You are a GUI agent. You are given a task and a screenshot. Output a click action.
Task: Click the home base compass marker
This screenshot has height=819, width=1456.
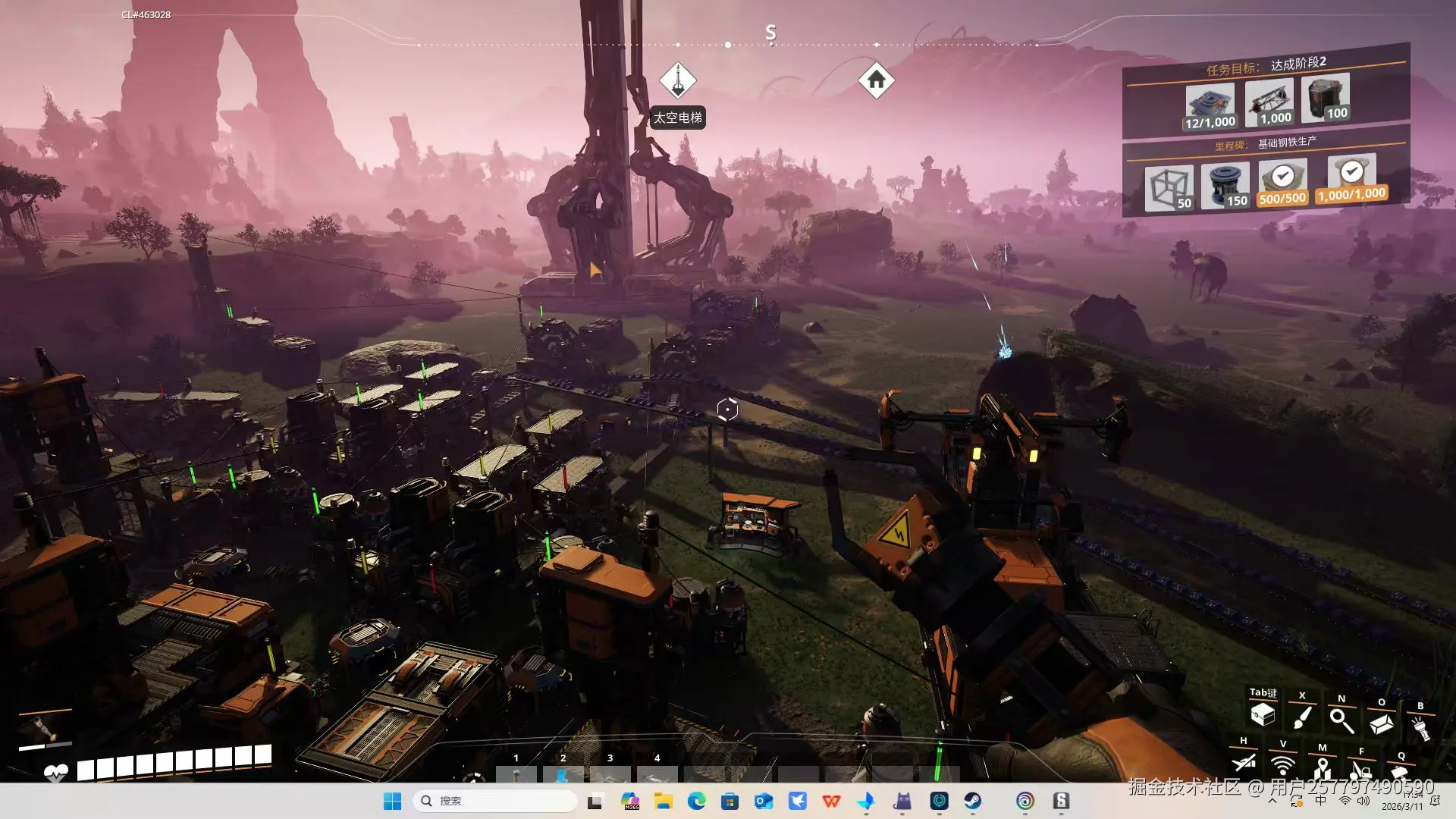[876, 80]
